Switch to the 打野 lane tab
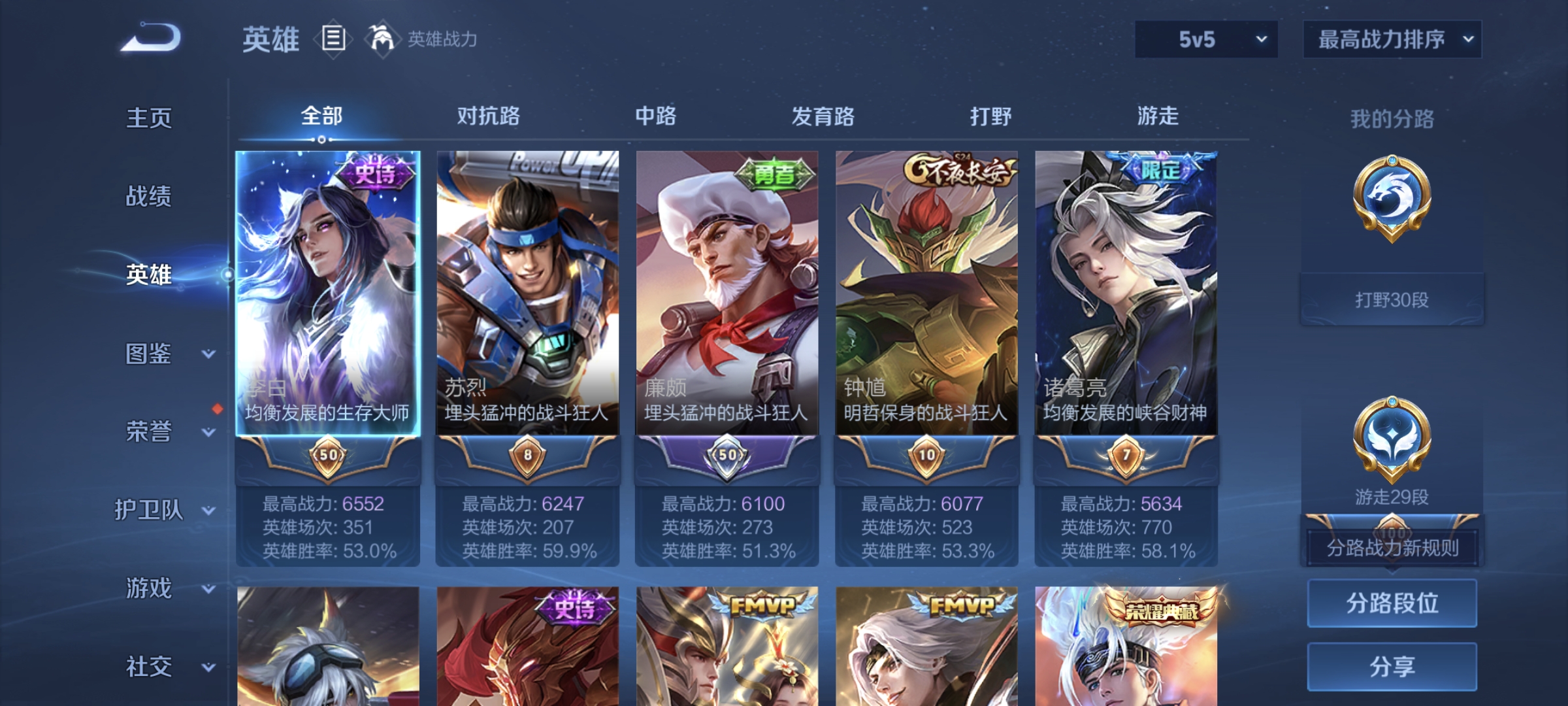The width and height of the screenshot is (1568, 706). point(990,116)
